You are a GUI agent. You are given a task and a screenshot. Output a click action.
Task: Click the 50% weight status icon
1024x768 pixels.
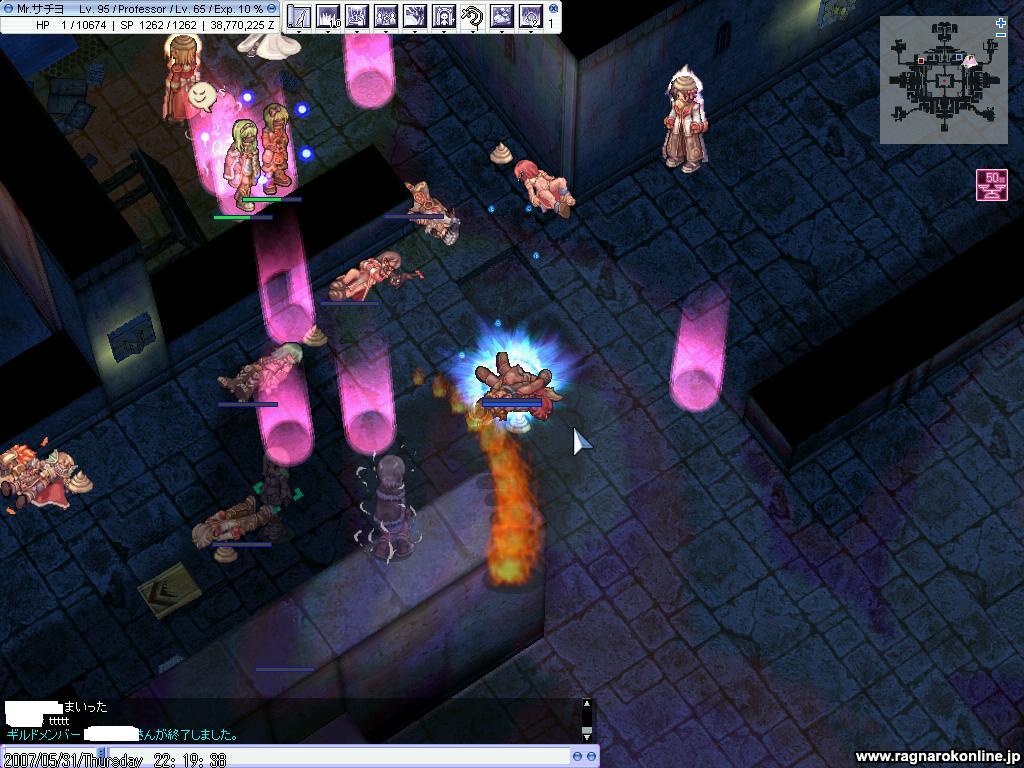[992, 185]
